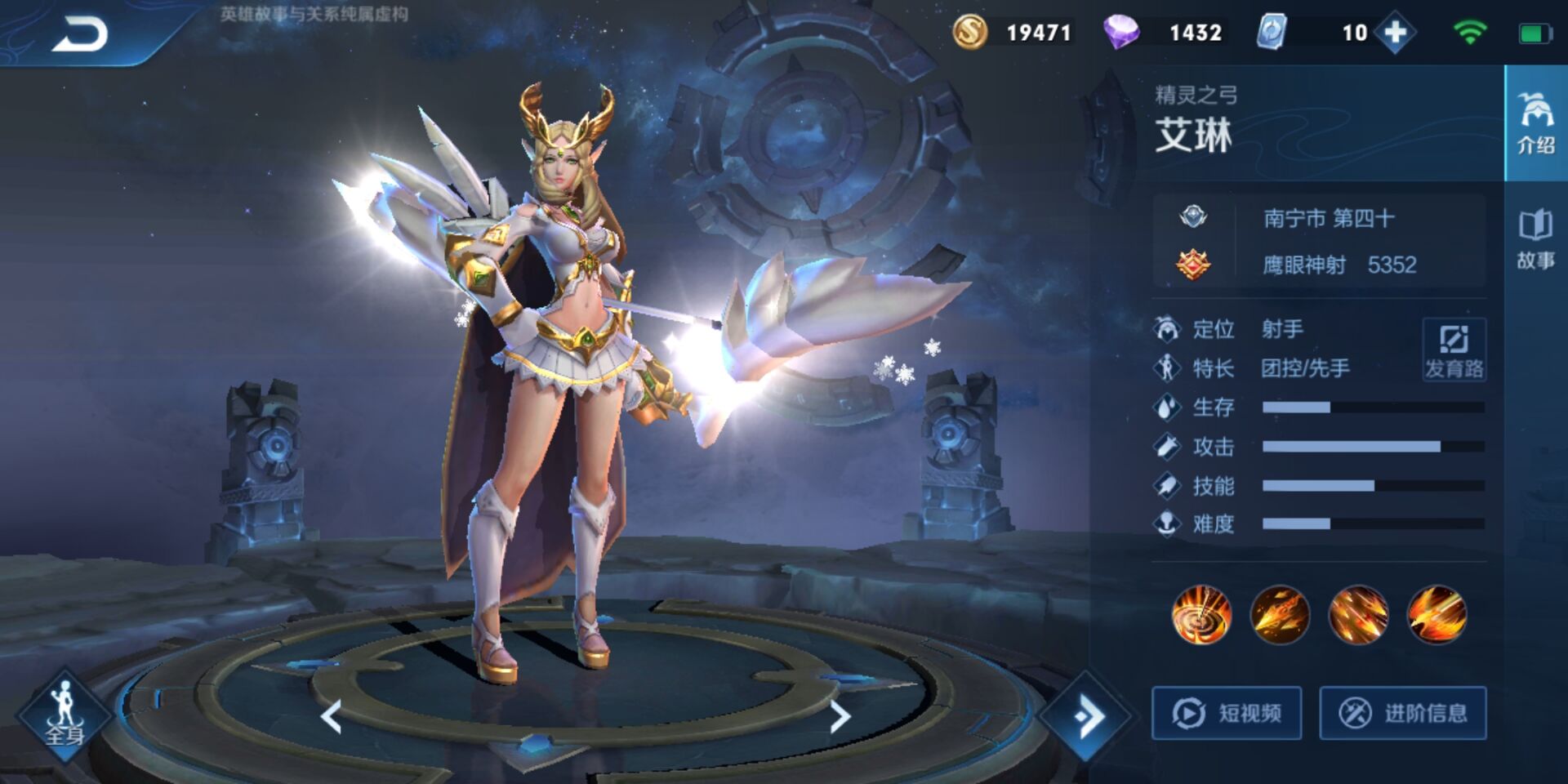Open the 故事 story tab
This screenshot has width=1568, height=784.
pyautogui.click(x=1535, y=238)
